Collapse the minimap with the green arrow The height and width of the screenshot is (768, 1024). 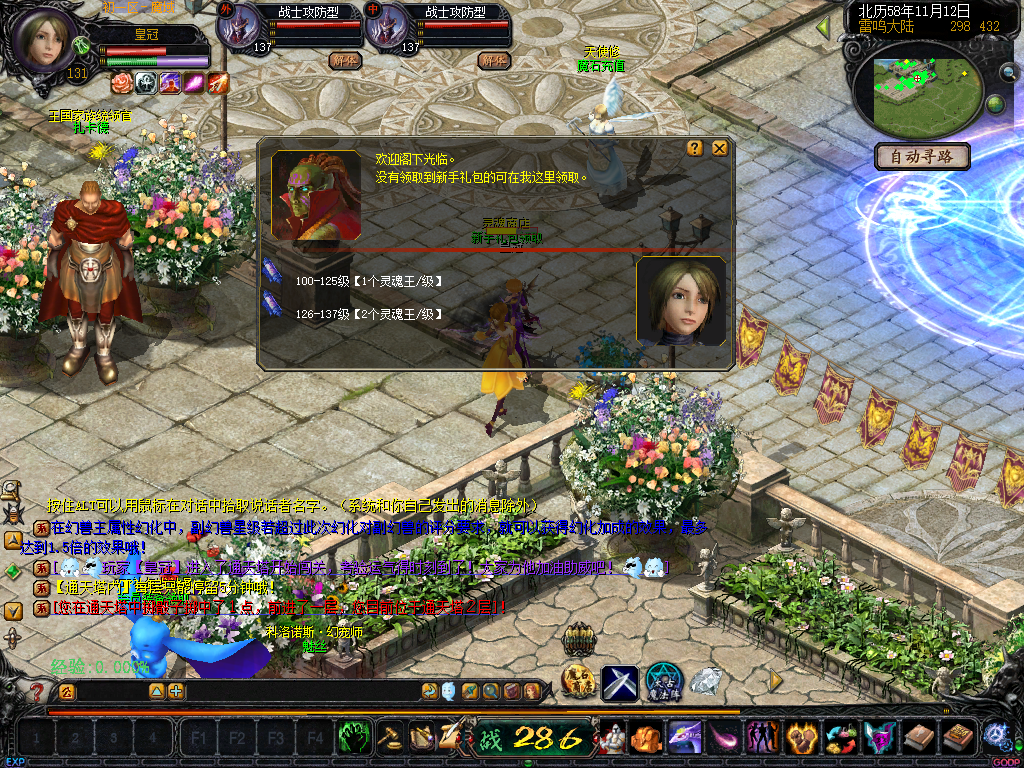point(824,27)
